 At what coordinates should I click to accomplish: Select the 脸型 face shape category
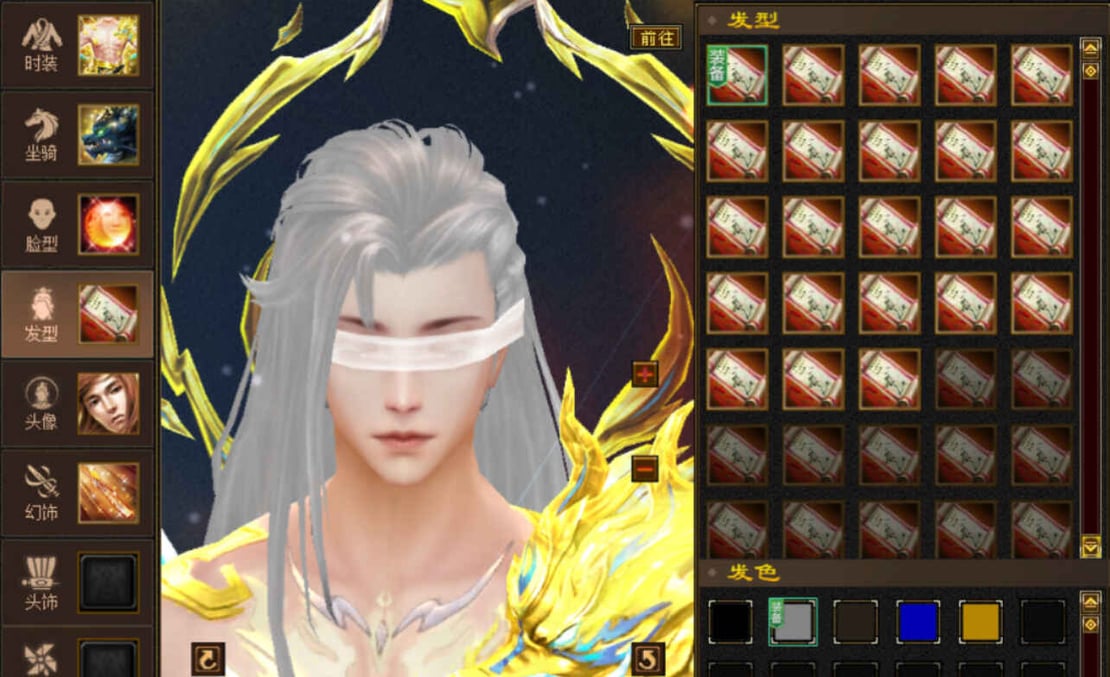click(77, 225)
